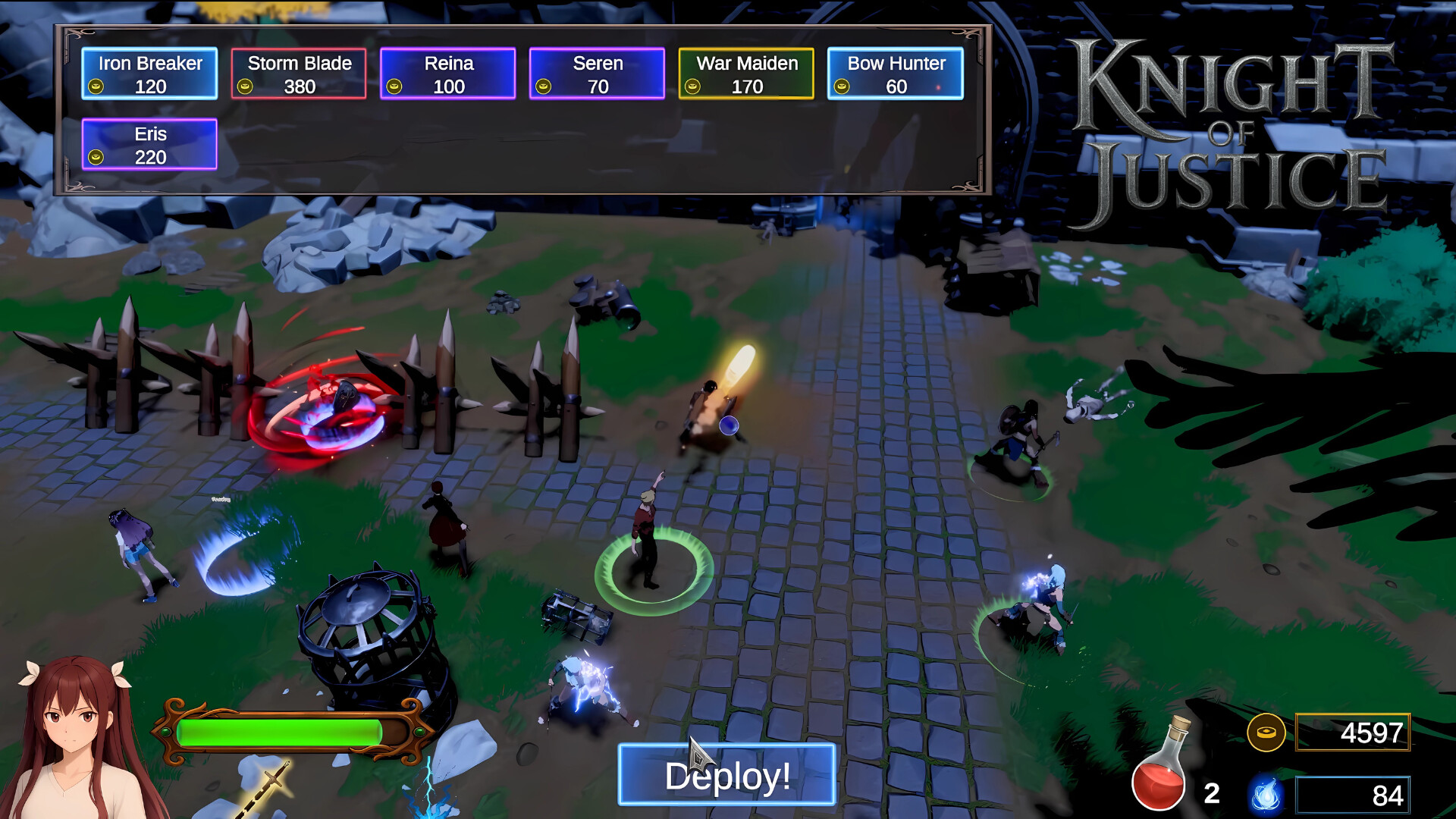Expand the Storm Blade unit card
This screenshot has height=819, width=1456.
(299, 73)
